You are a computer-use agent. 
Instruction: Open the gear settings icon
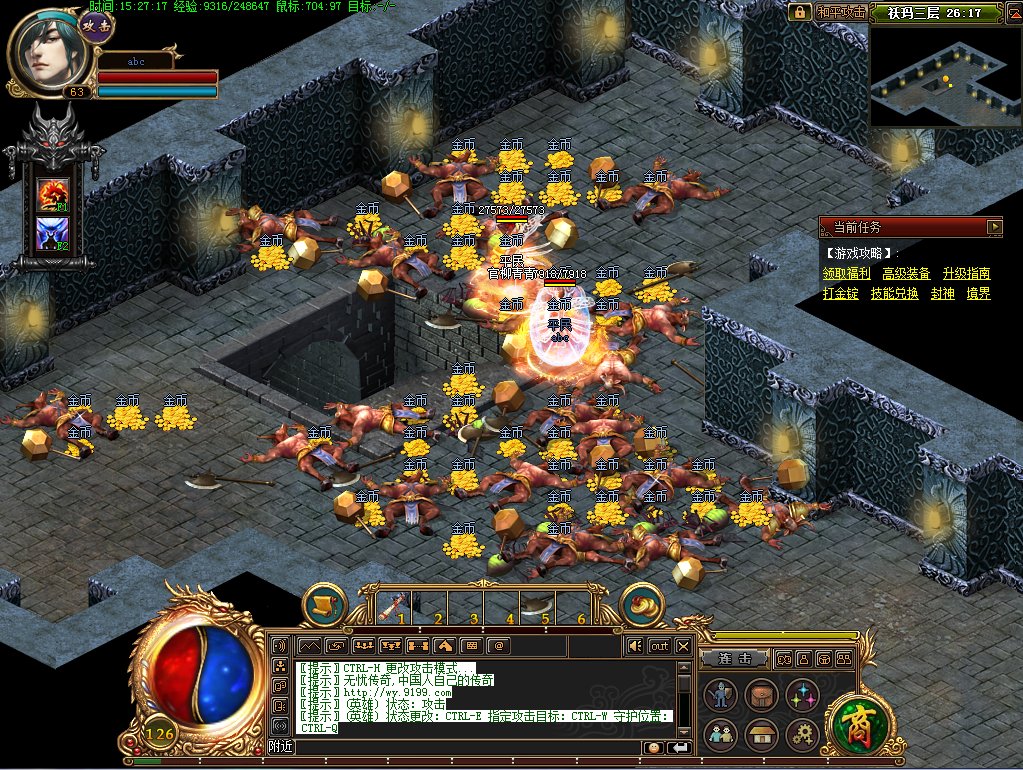tap(801, 735)
